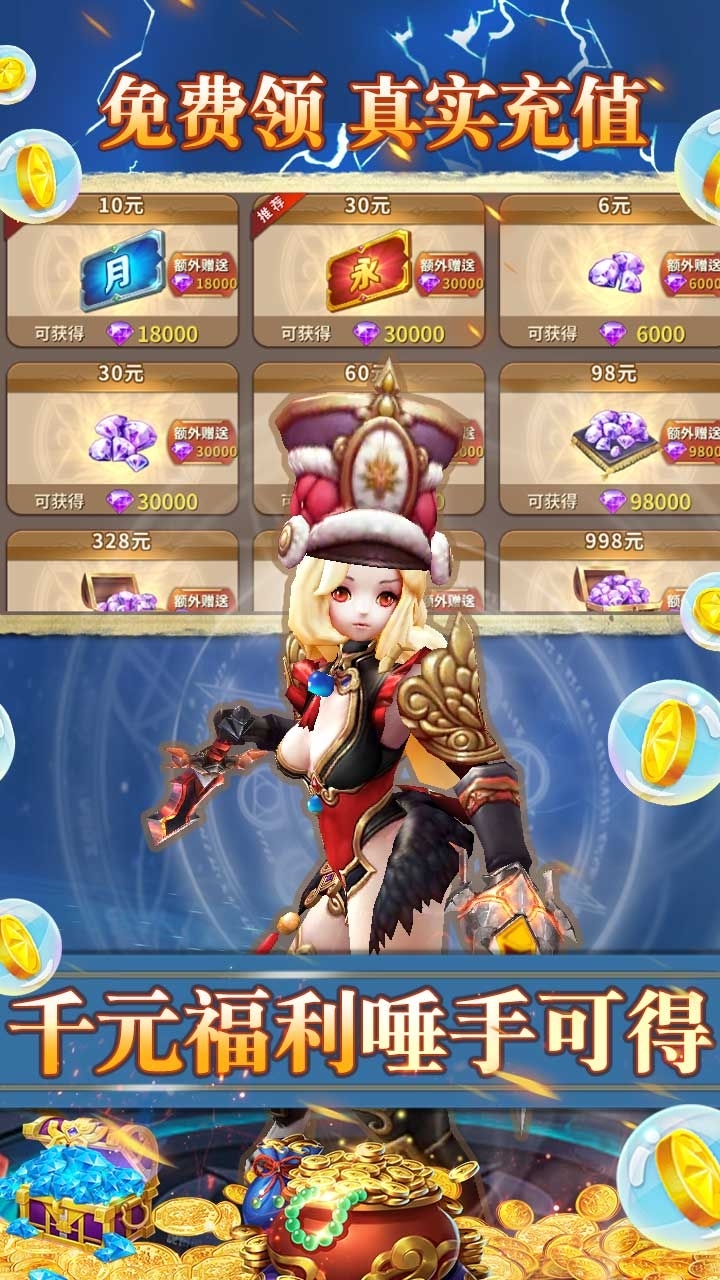Purchase the 98元 gem tray pack

pos(612,438)
